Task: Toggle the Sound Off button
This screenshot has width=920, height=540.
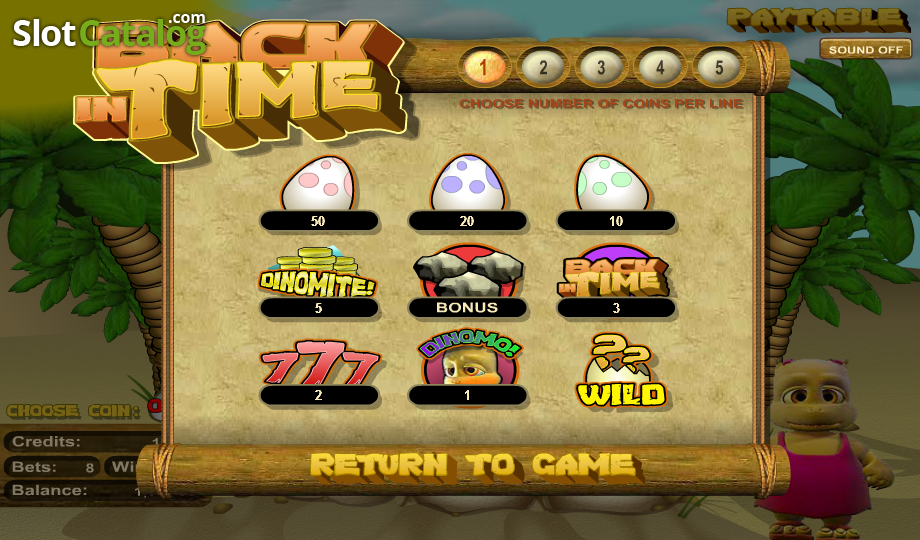Action: click(865, 49)
